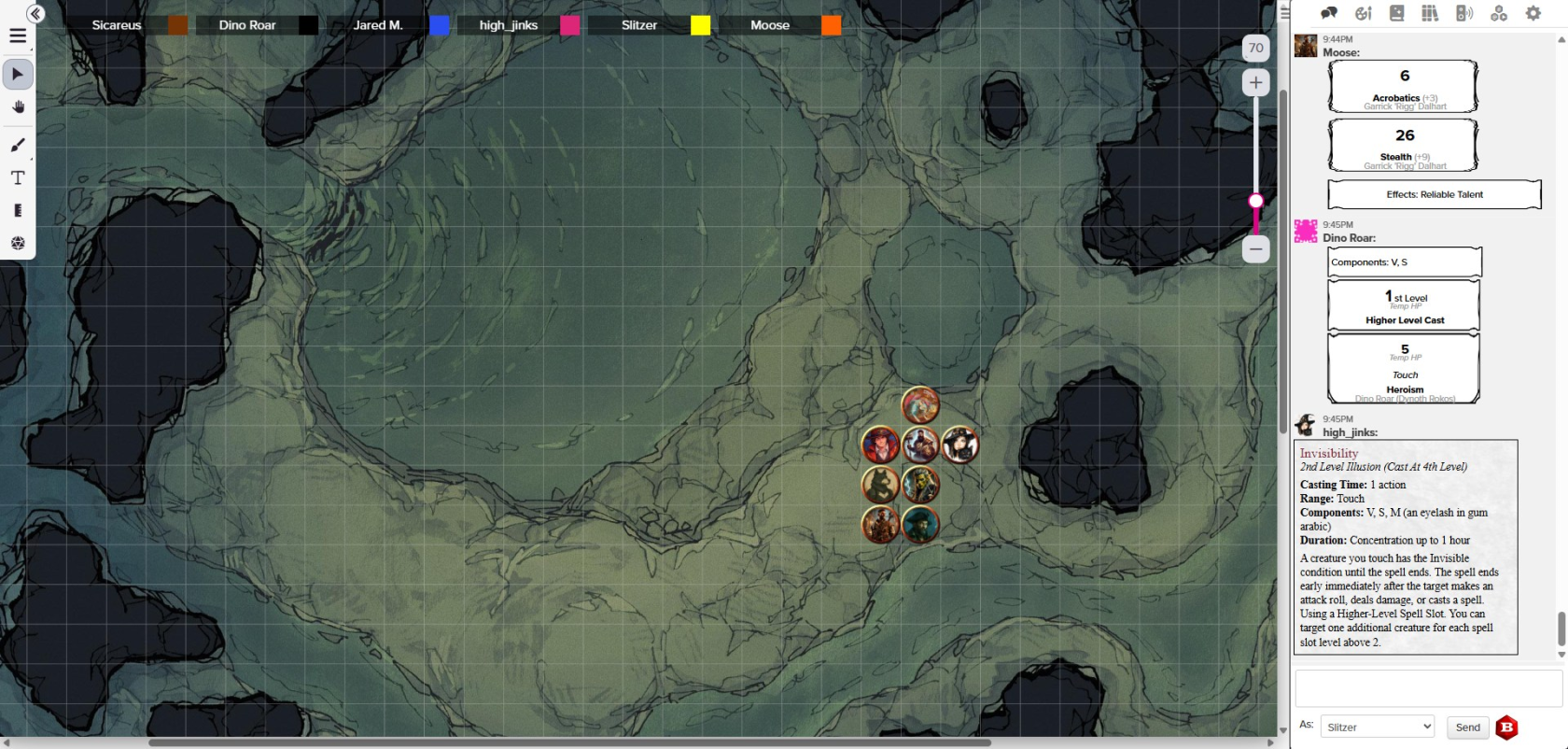Select the arrow pointer tool
The width and height of the screenshot is (1568, 749).
pyautogui.click(x=18, y=74)
